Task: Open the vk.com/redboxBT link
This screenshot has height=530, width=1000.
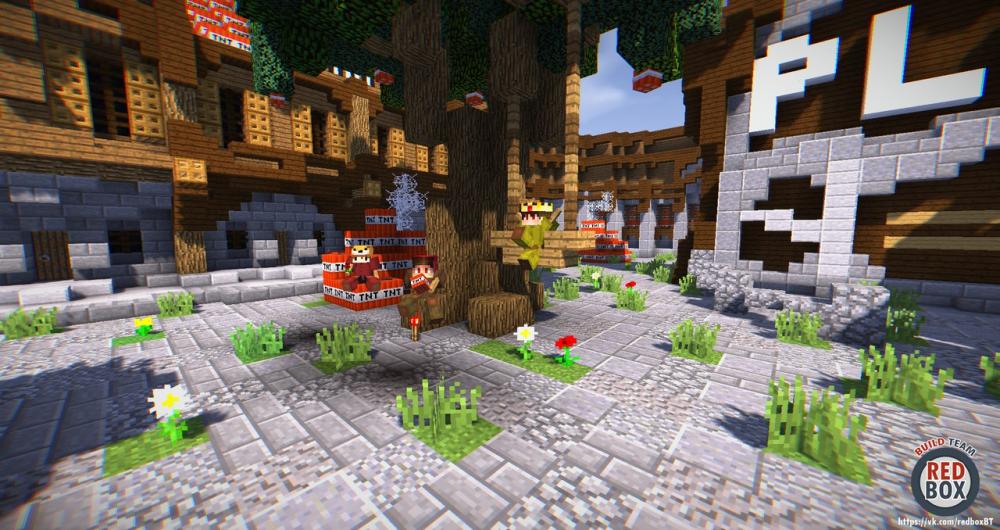Action: point(946,522)
